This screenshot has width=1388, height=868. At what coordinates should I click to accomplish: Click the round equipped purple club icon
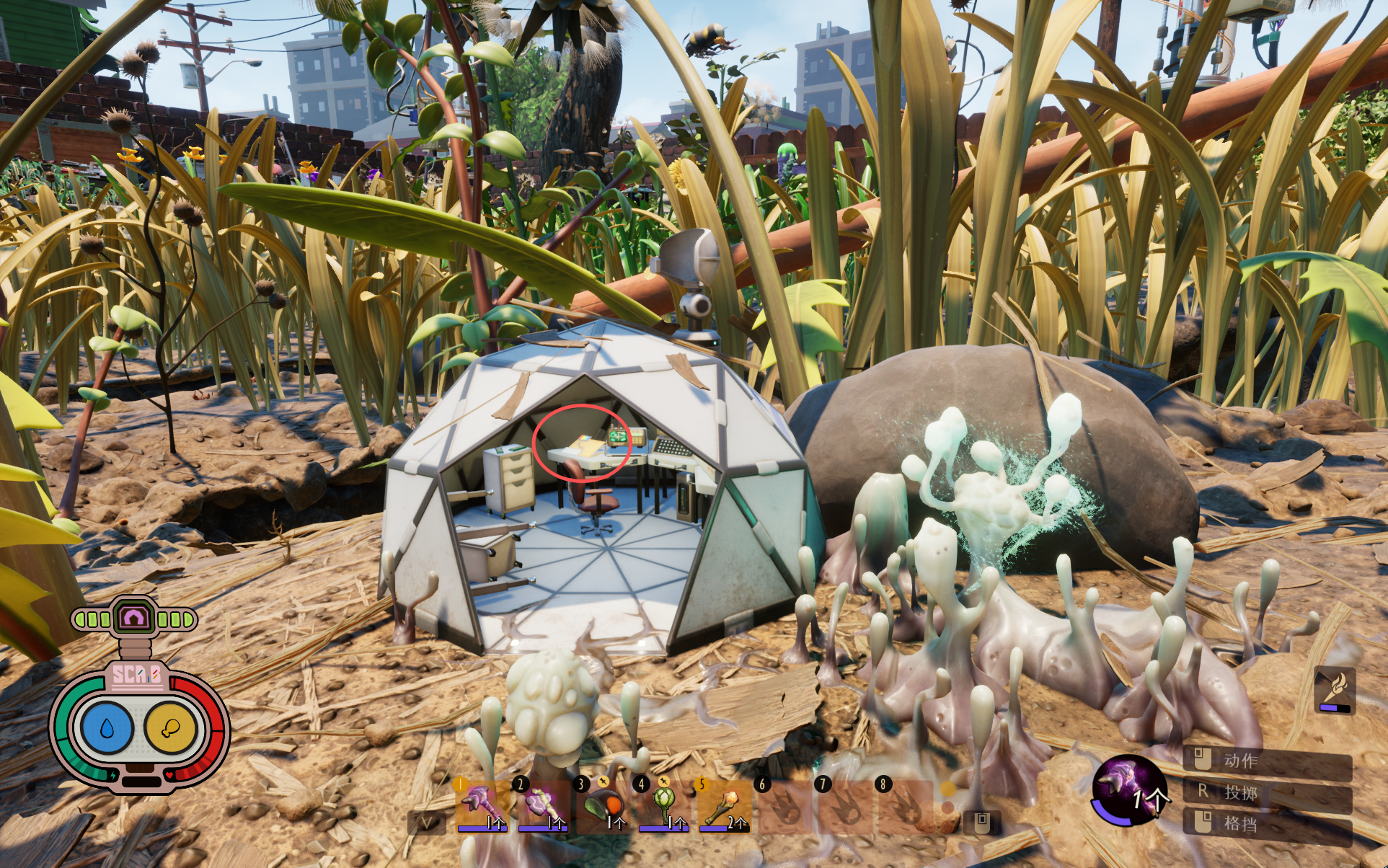(x=1128, y=789)
